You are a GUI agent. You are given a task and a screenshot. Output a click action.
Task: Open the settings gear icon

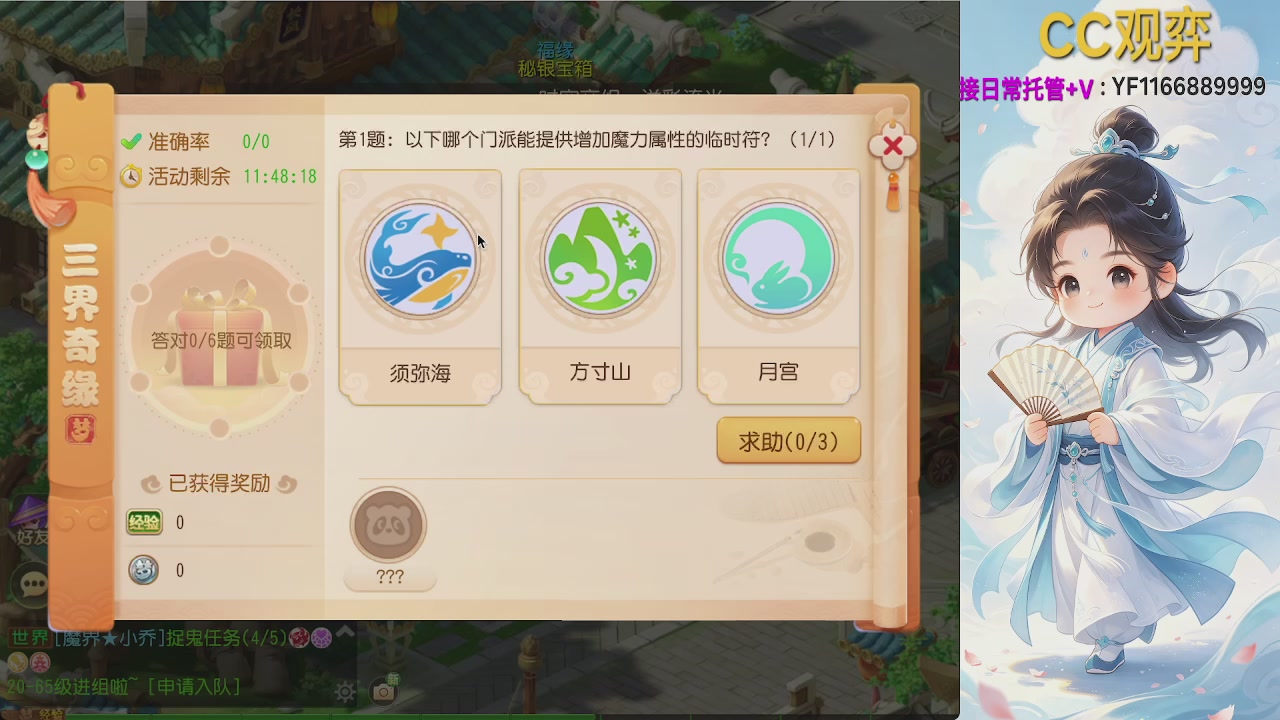(x=345, y=692)
